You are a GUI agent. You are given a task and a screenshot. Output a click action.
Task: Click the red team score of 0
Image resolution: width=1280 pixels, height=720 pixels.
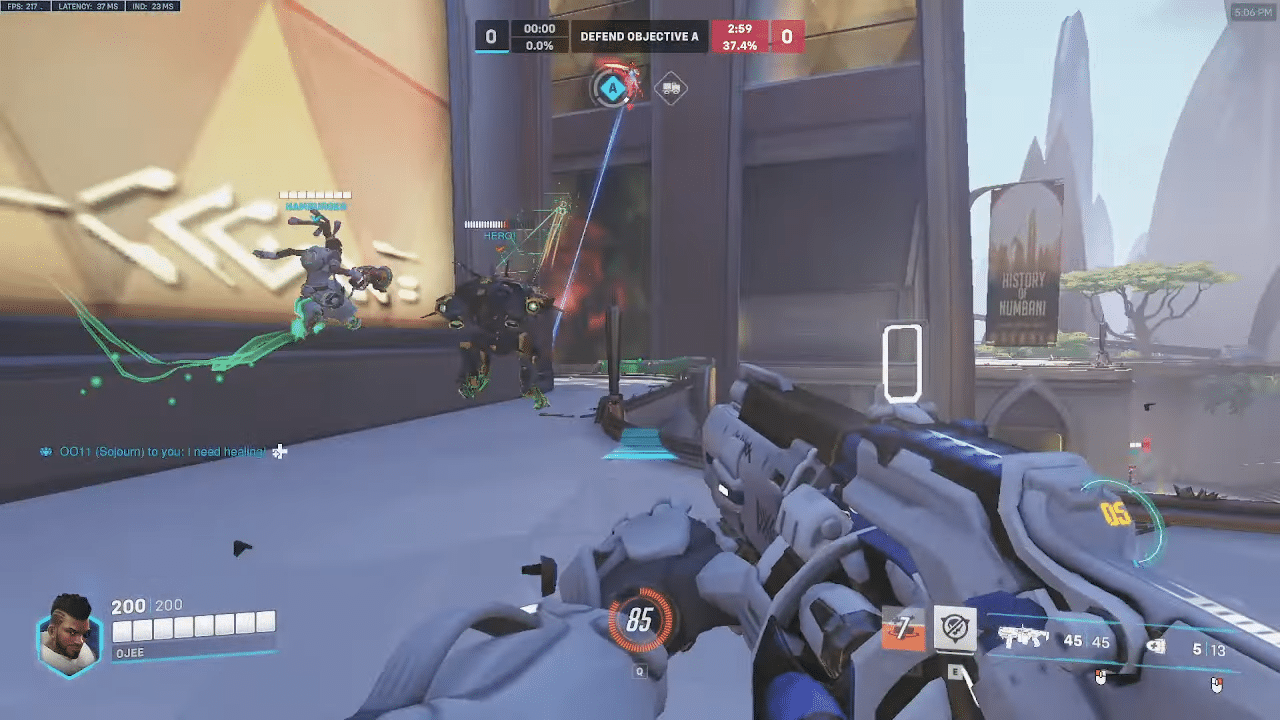[789, 36]
